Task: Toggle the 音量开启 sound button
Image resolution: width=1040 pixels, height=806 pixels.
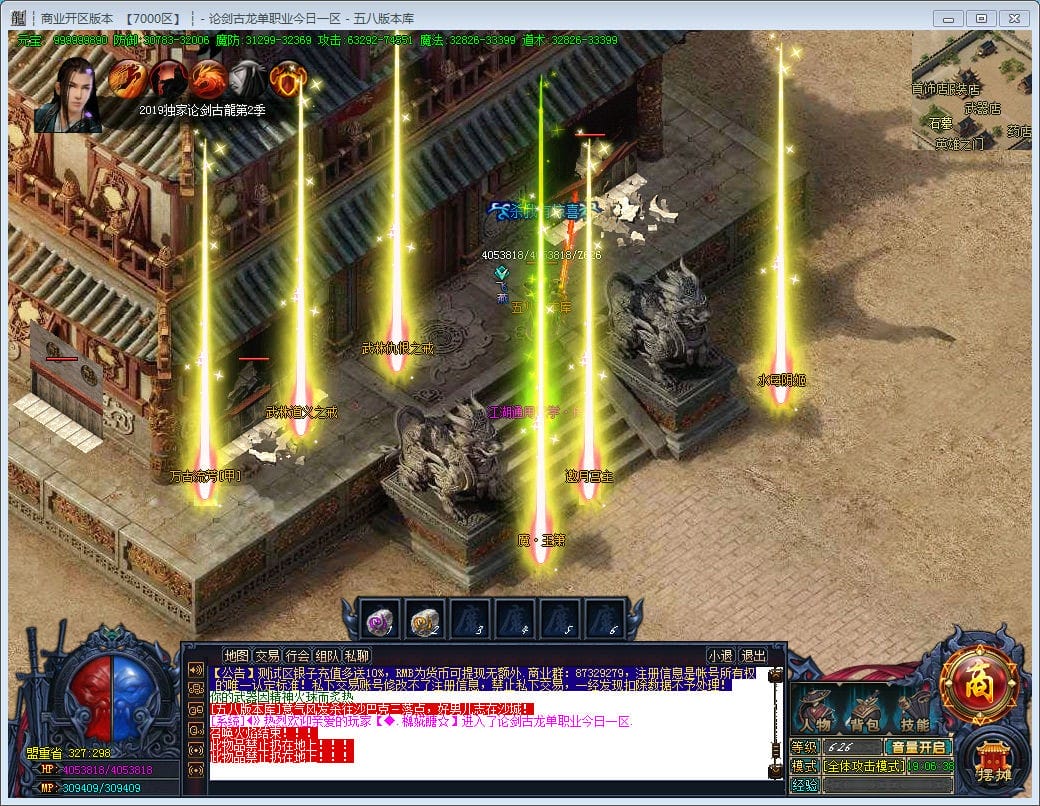Action: (x=919, y=747)
